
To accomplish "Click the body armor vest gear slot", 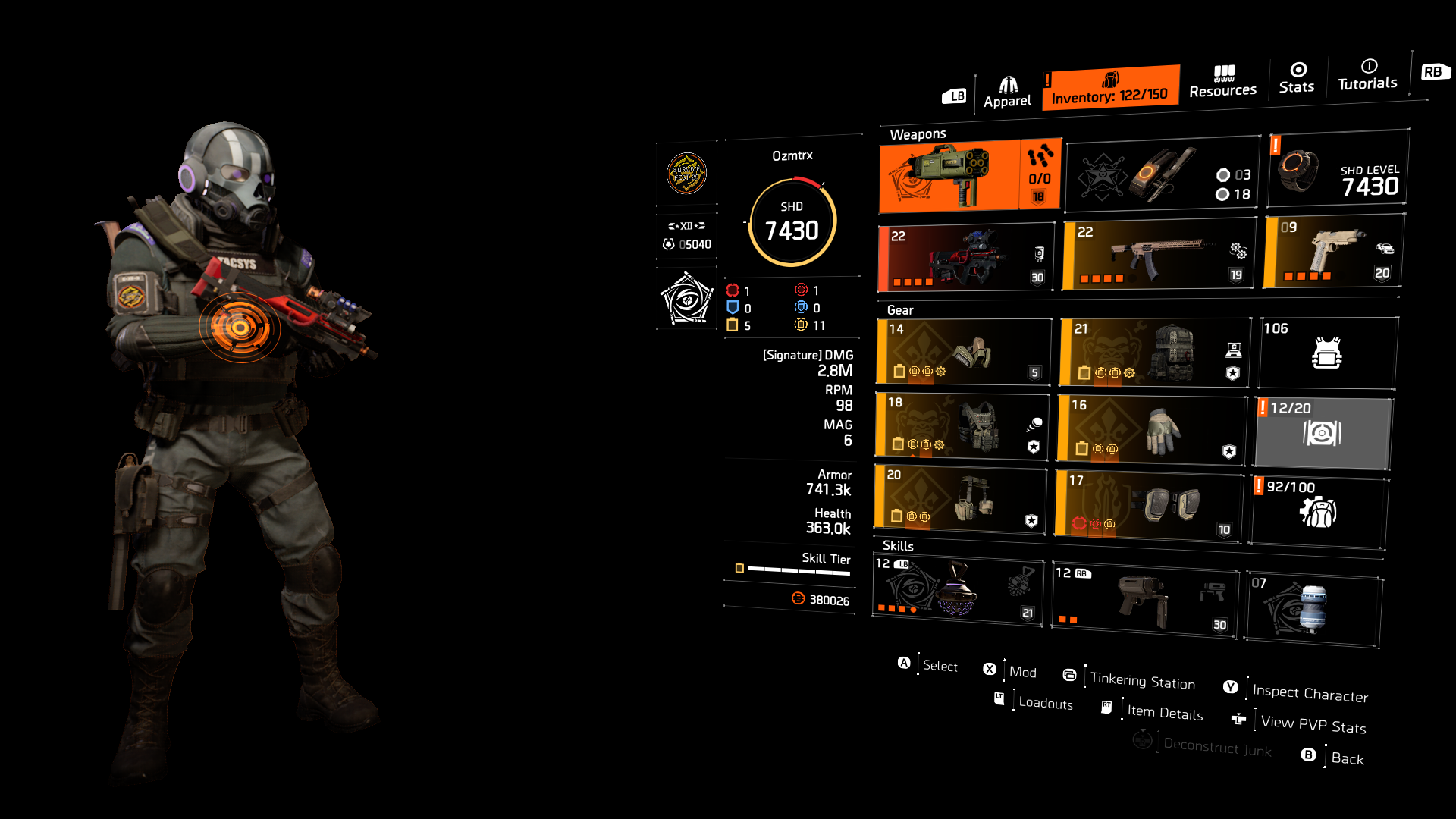I will (x=962, y=426).
